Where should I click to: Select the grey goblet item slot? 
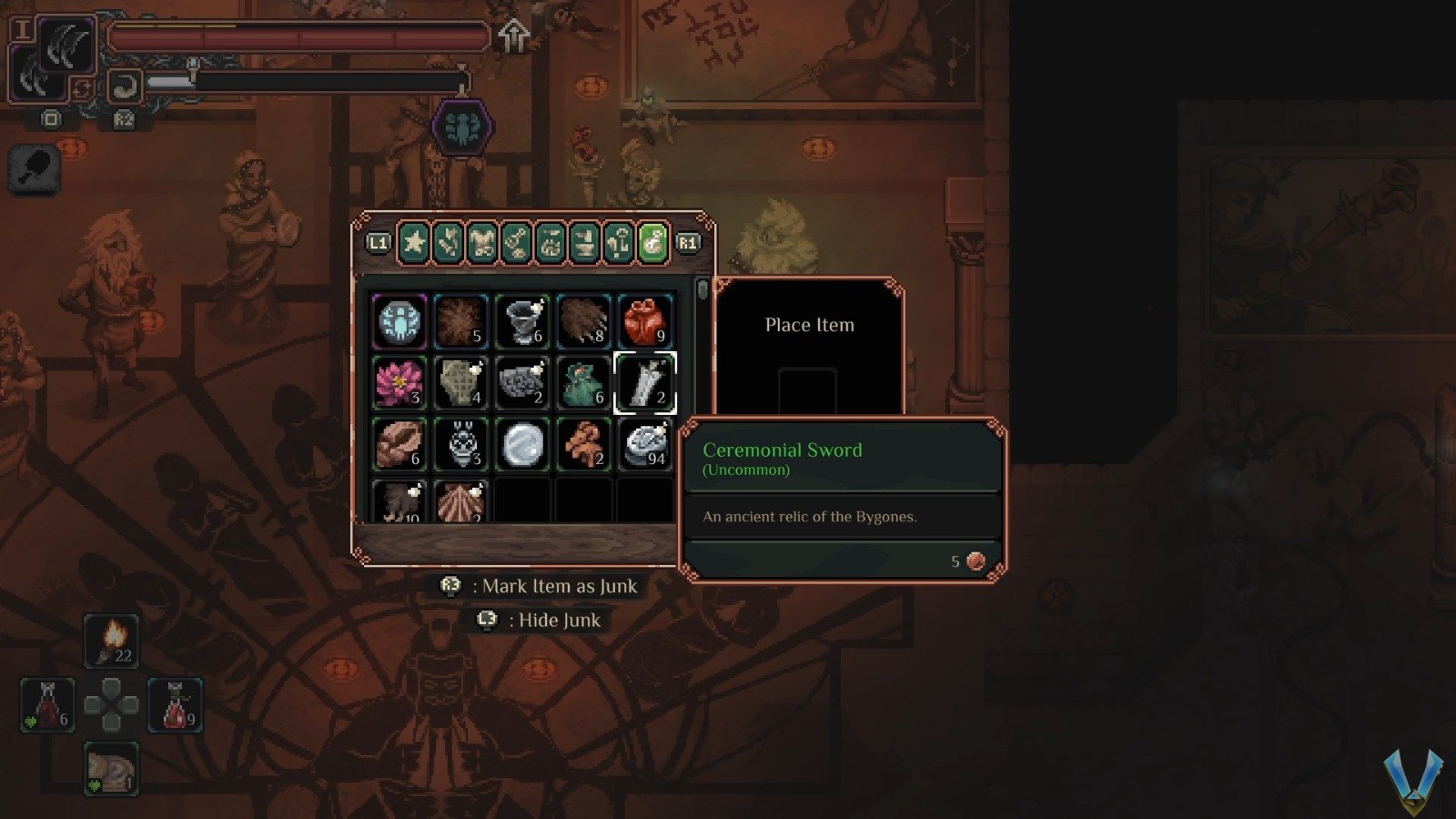coord(522,321)
